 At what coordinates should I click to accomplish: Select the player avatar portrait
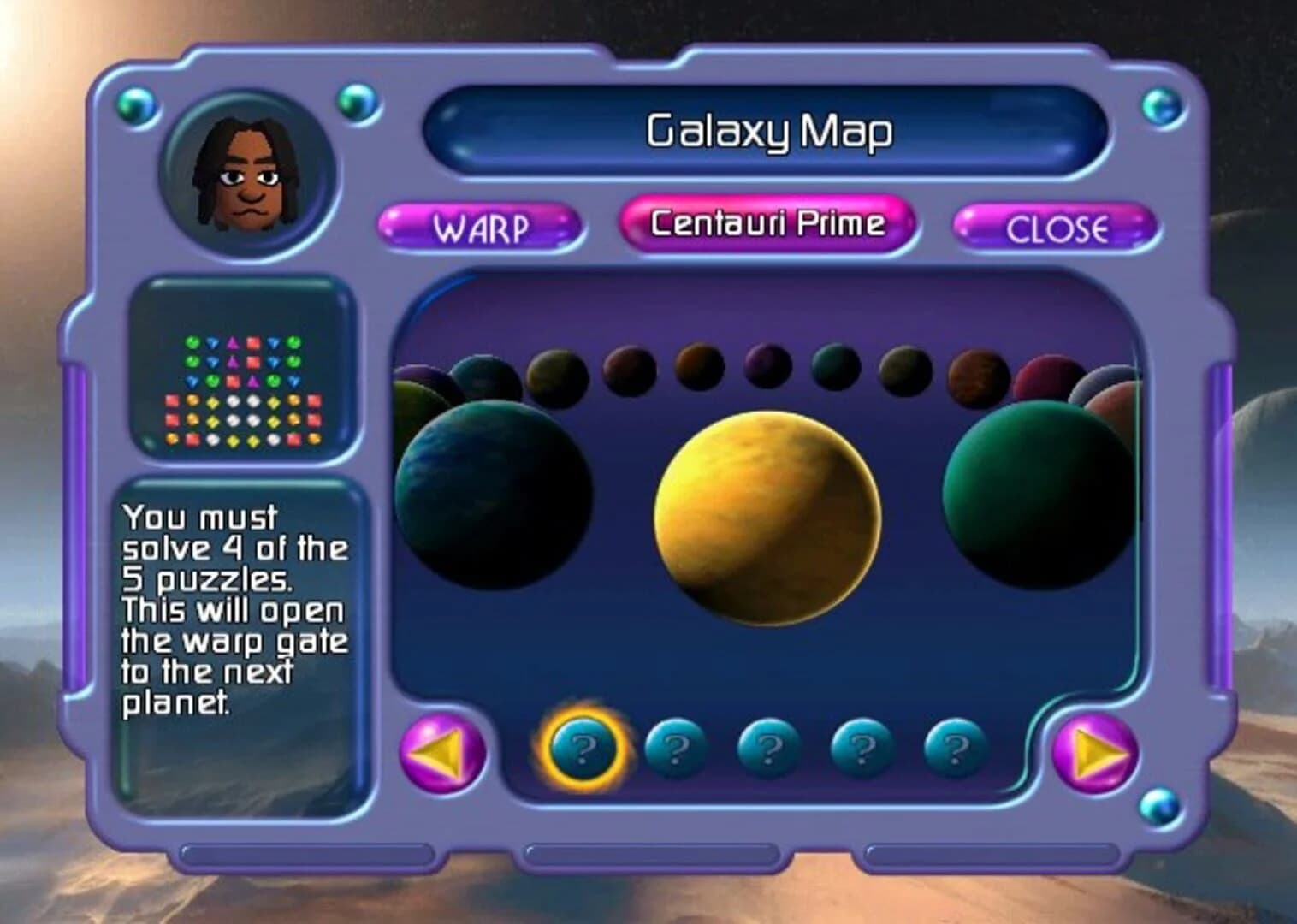248,172
